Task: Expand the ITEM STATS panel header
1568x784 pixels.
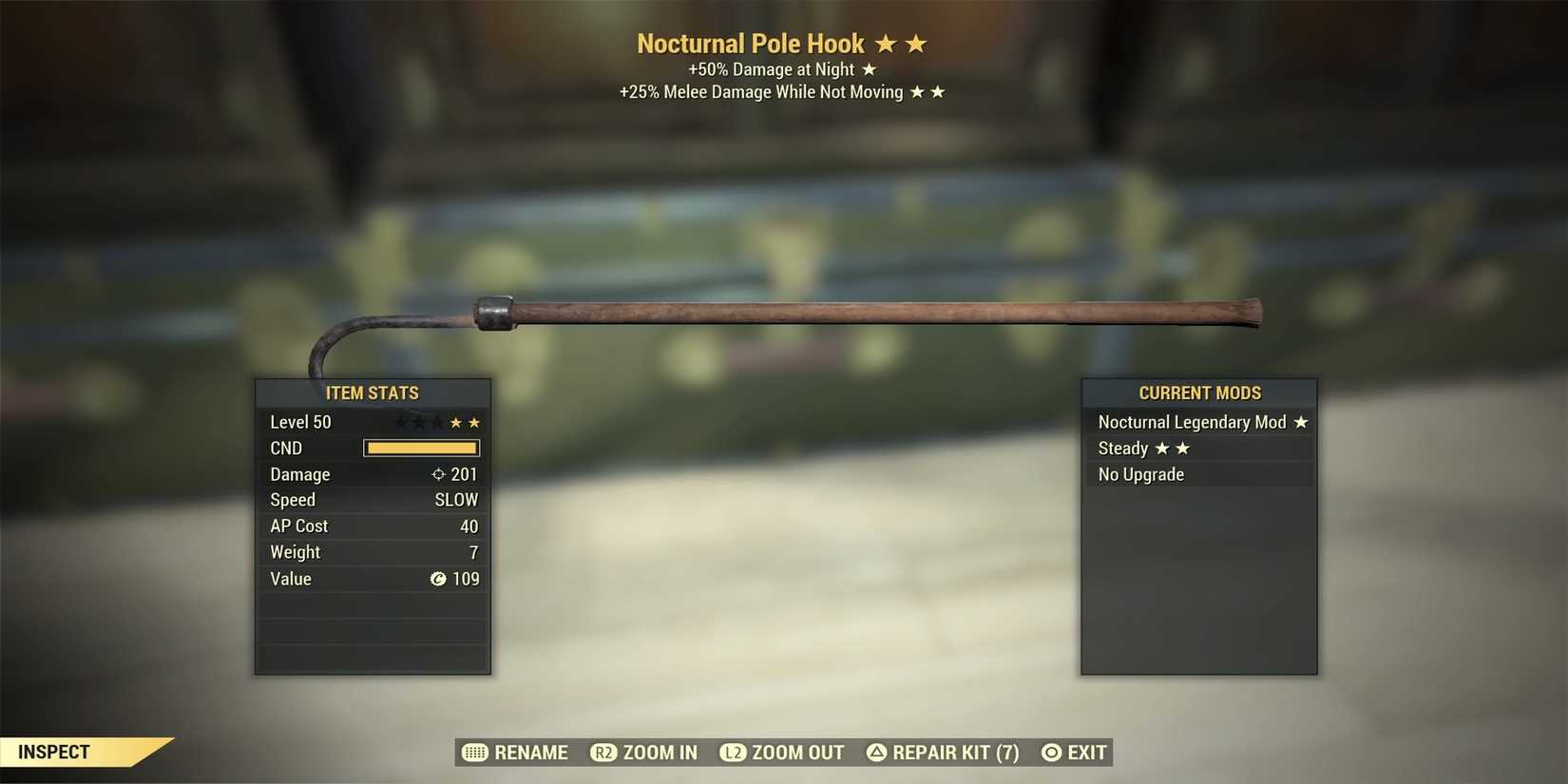Action: pos(372,392)
